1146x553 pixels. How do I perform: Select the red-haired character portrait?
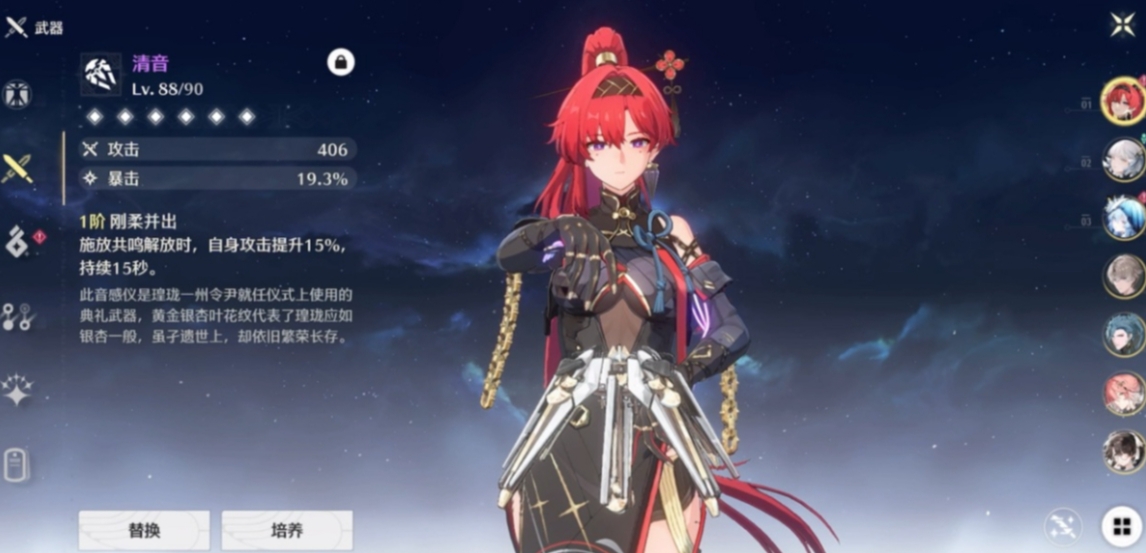pos(1123,100)
